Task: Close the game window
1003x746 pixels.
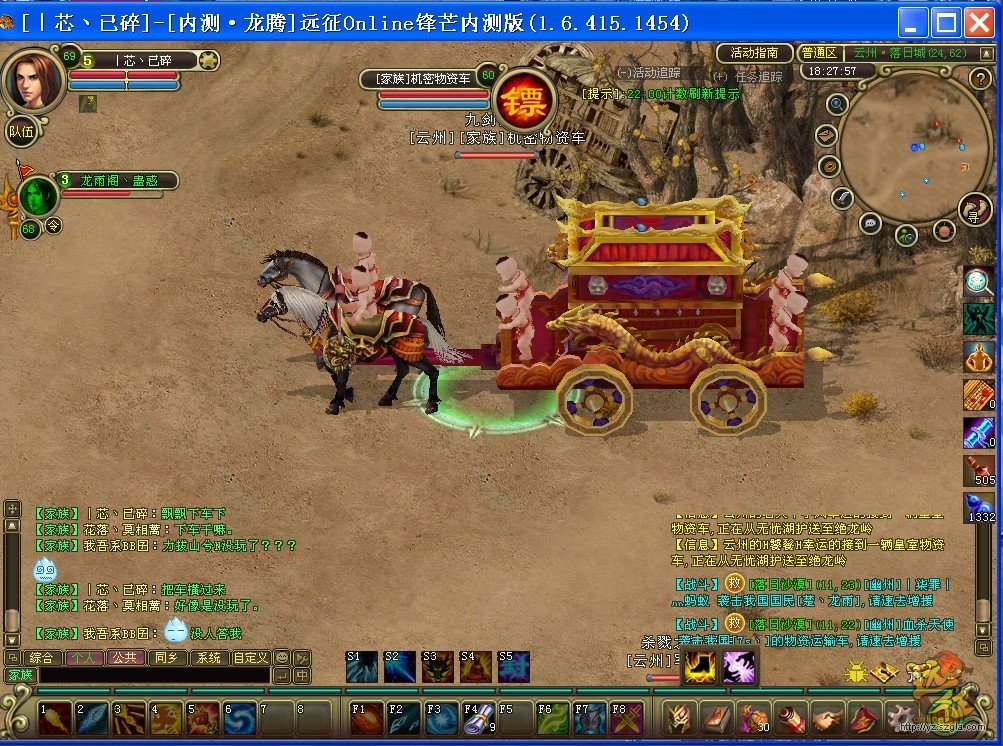Action: [x=977, y=22]
